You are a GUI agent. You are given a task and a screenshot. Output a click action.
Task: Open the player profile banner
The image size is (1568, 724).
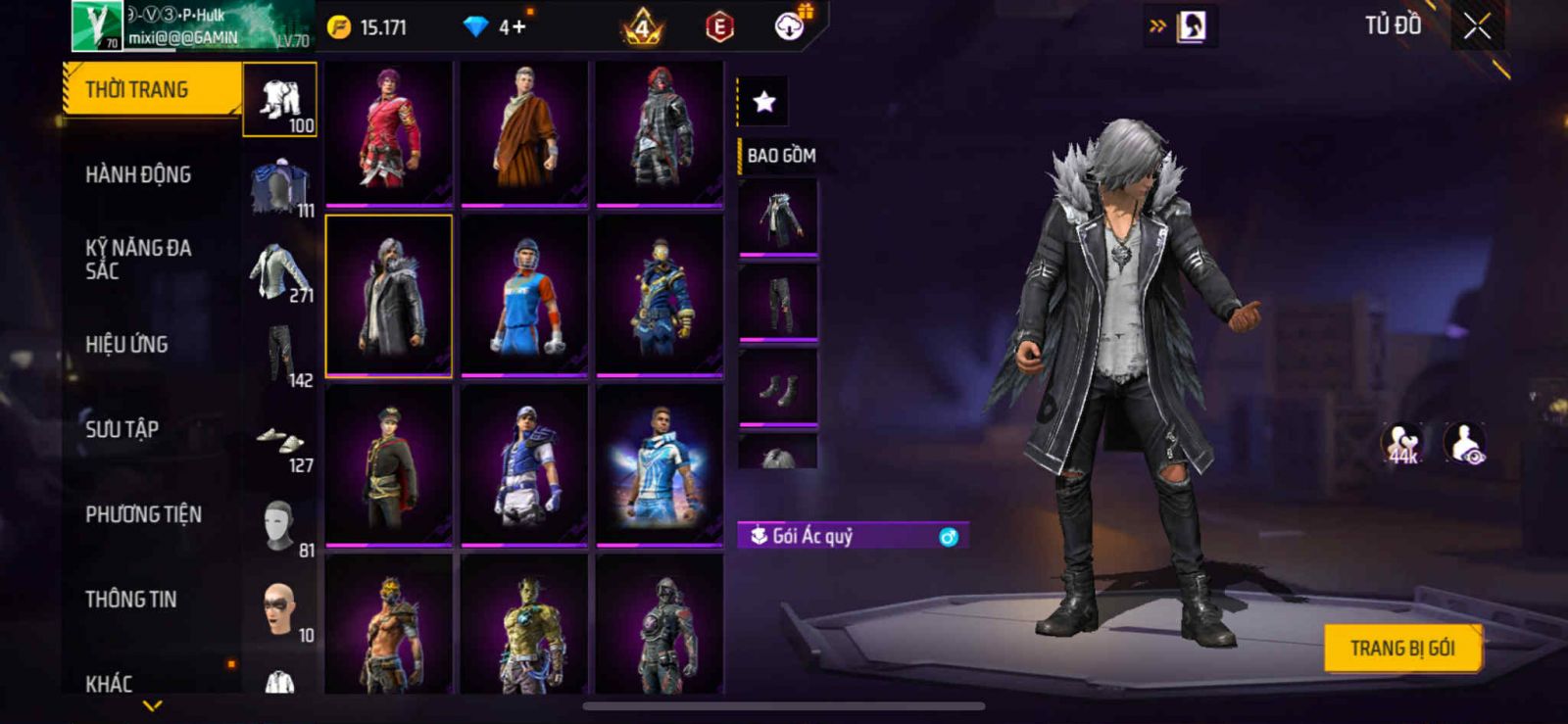[192, 26]
